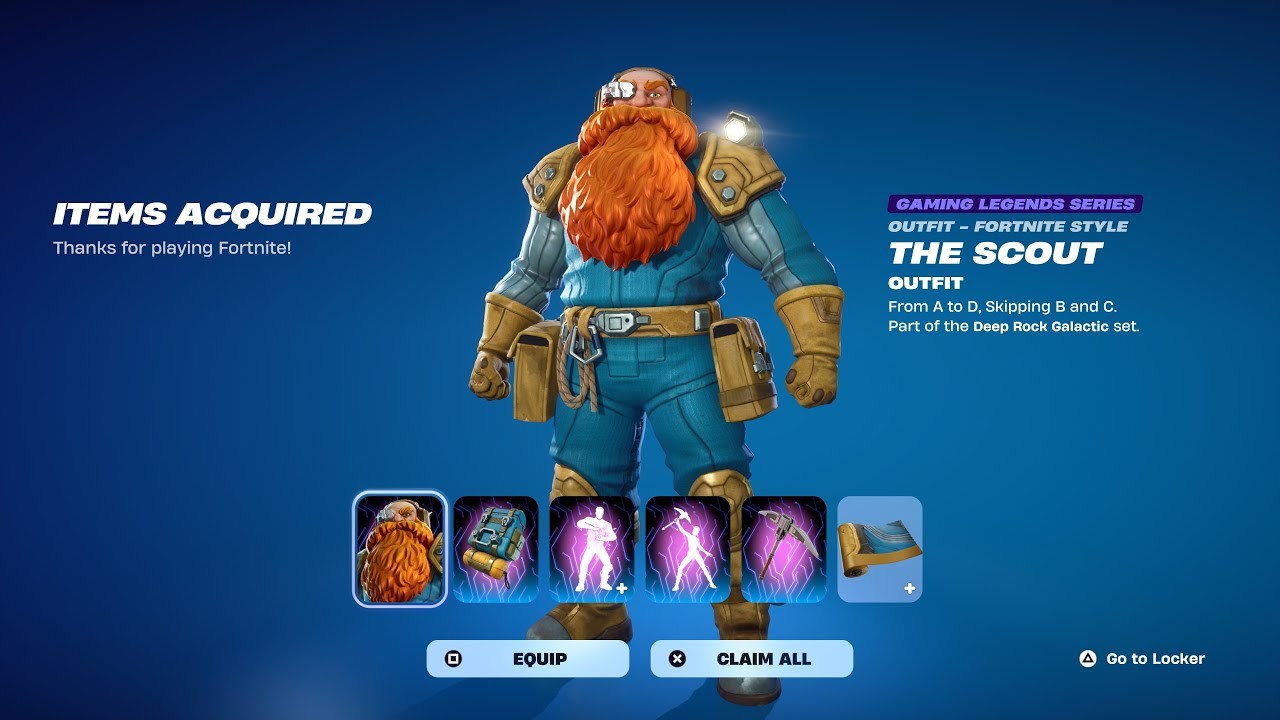Click the Gaming Legends Series banner
Image resolution: width=1280 pixels, height=720 pixels.
(x=1014, y=202)
